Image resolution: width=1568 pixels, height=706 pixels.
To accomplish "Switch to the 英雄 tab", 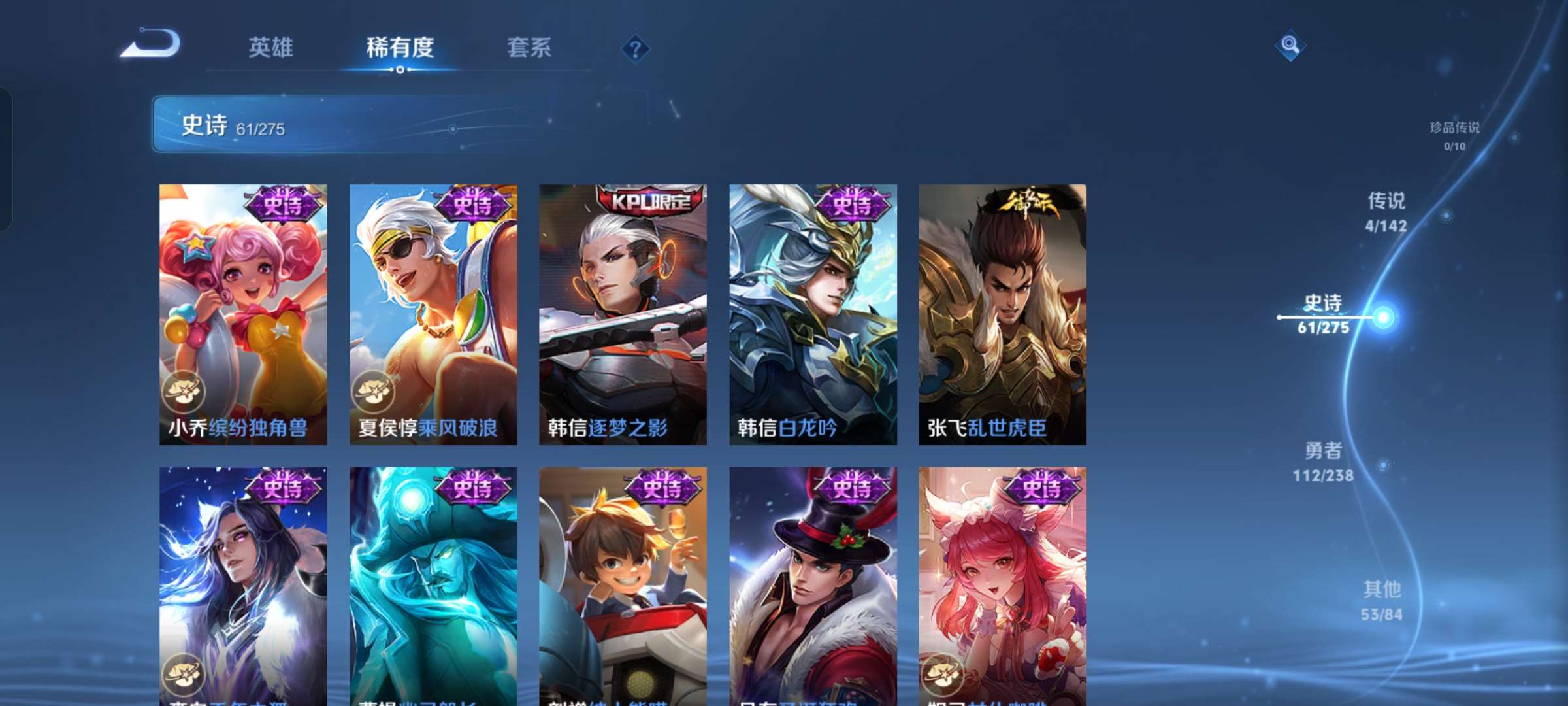I will (x=270, y=48).
